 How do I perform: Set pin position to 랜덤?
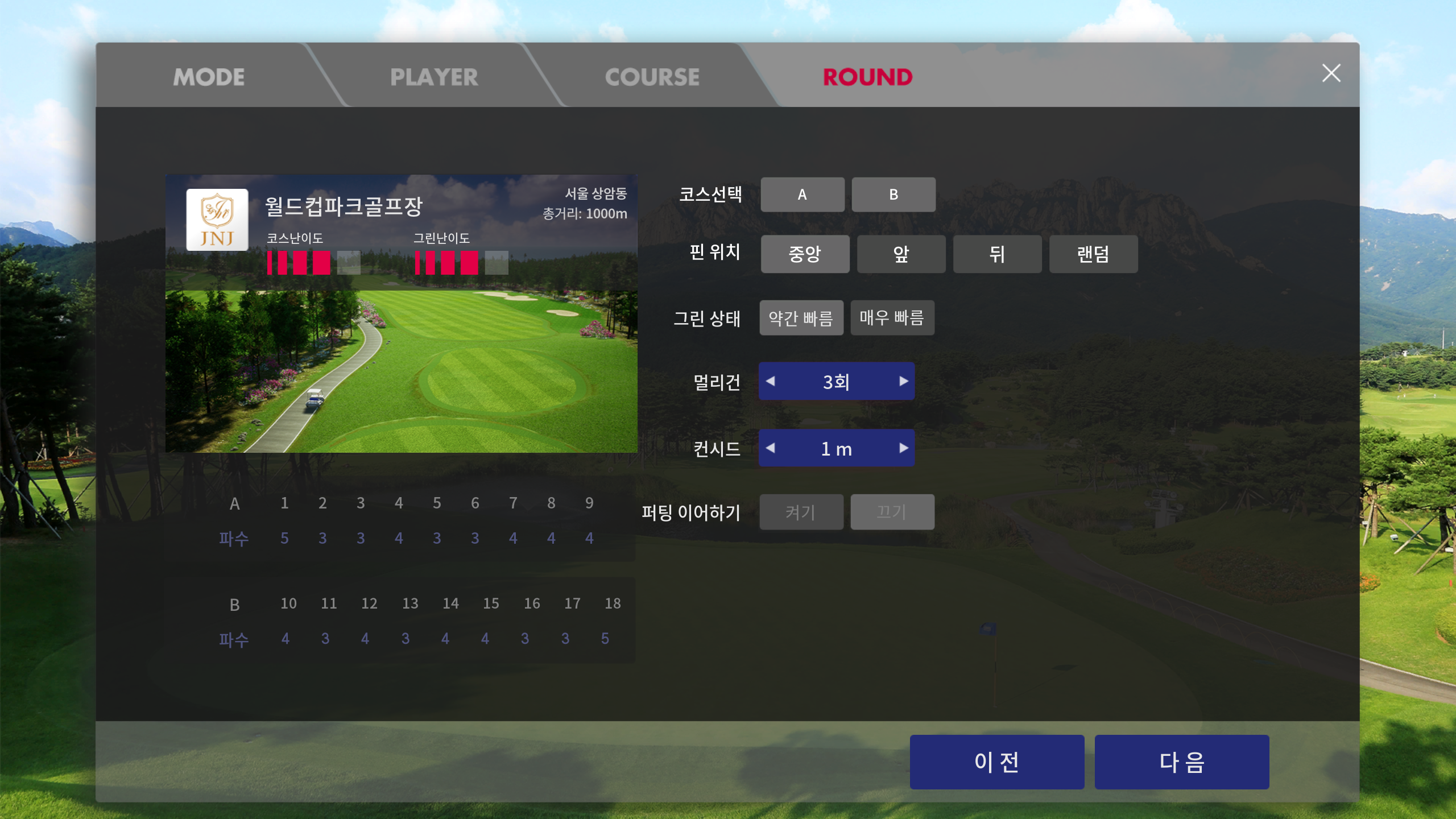tap(1093, 254)
